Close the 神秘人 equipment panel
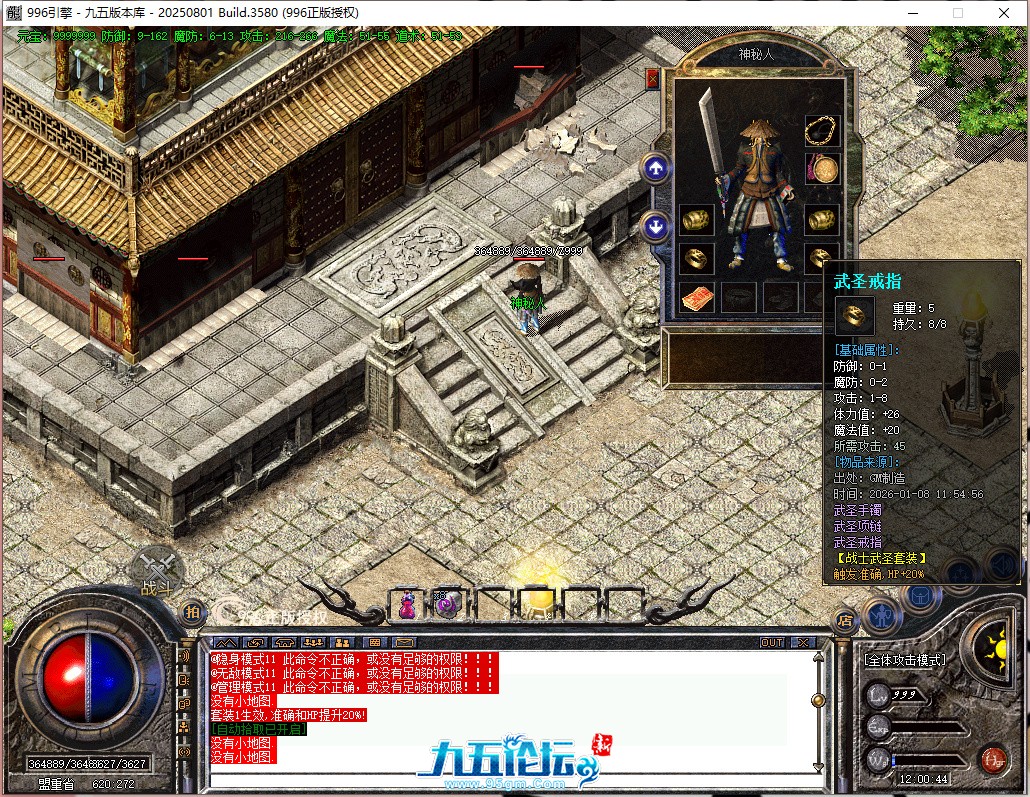This screenshot has height=797, width=1030. (x=653, y=78)
